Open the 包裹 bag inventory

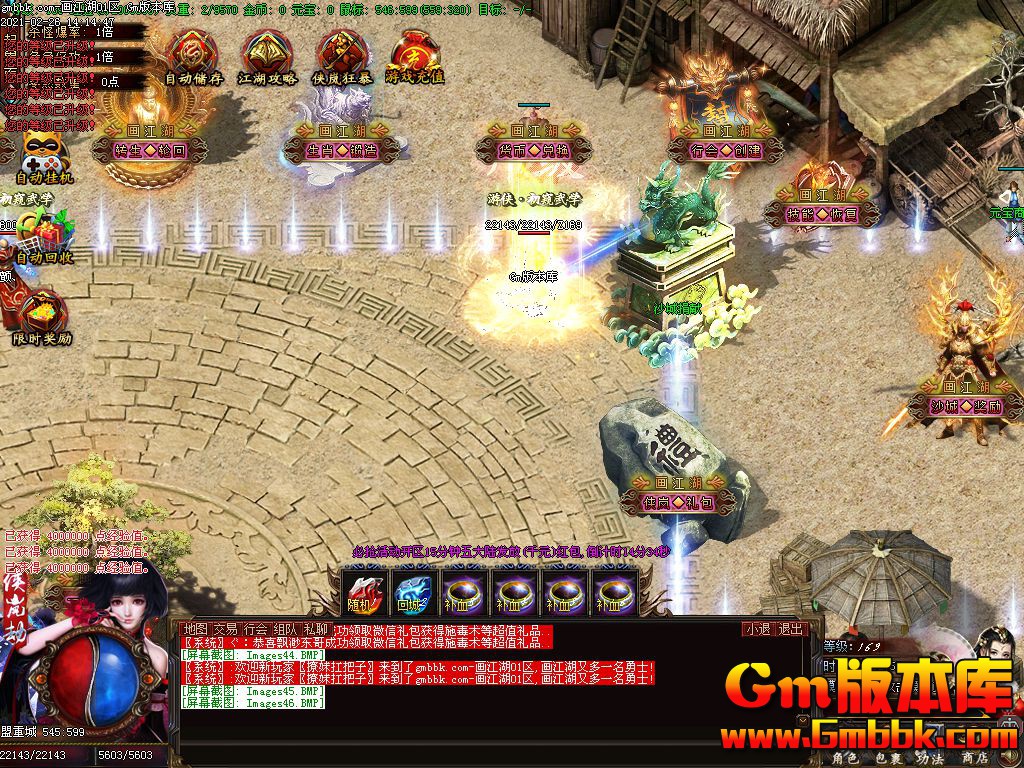pos(889,758)
